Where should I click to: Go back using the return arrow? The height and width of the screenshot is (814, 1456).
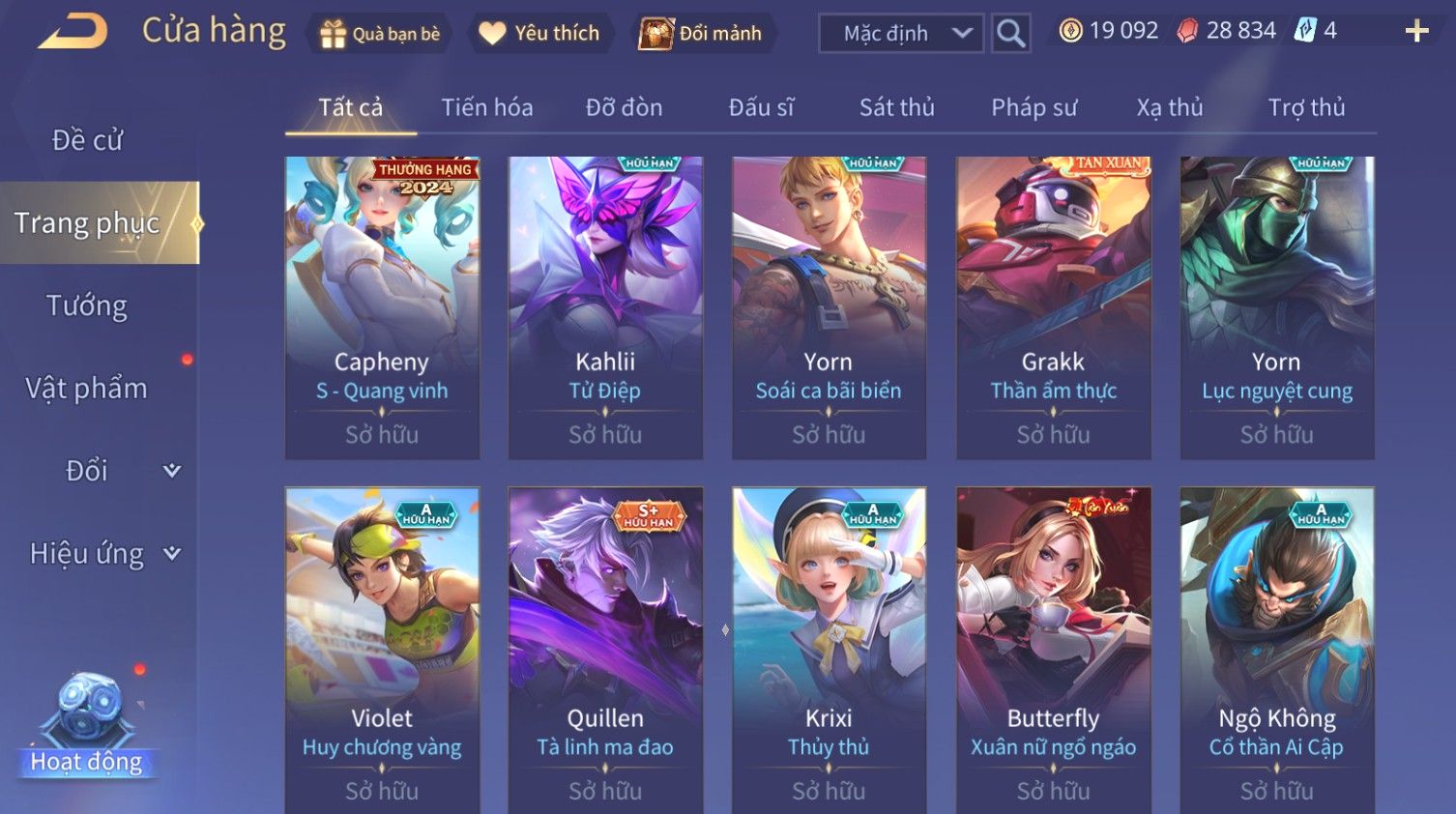73,32
